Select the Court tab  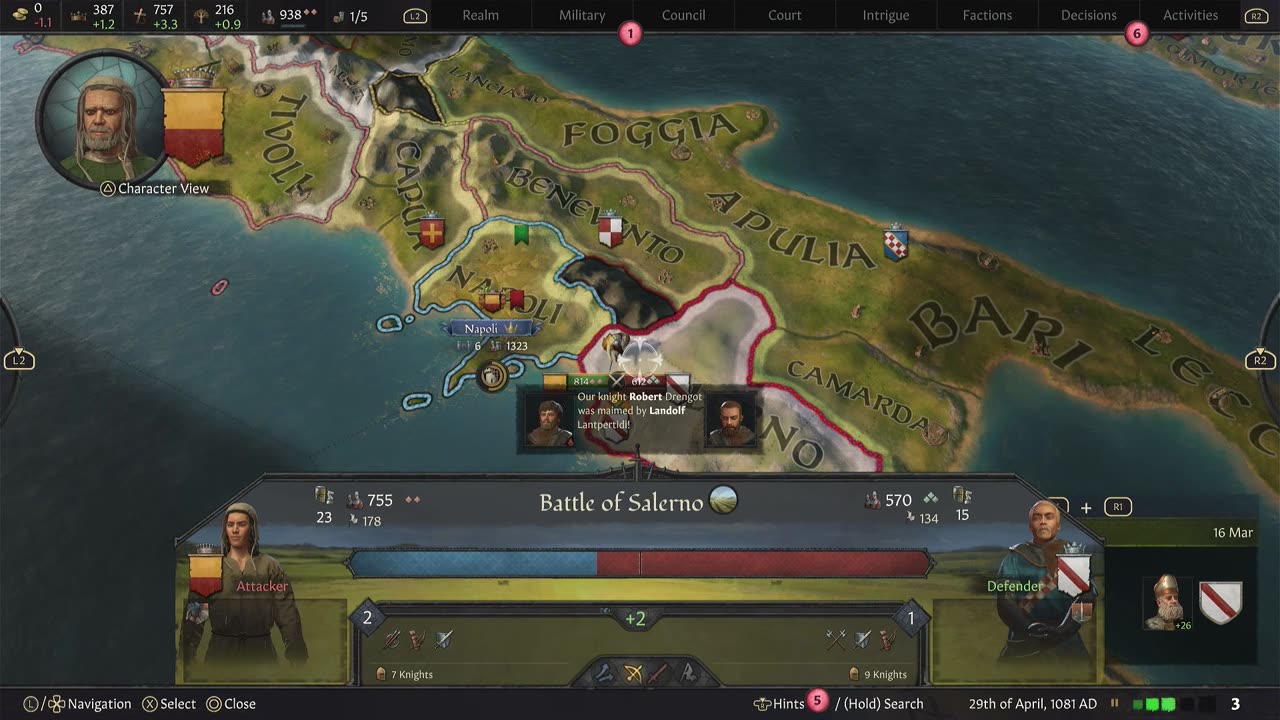point(784,15)
